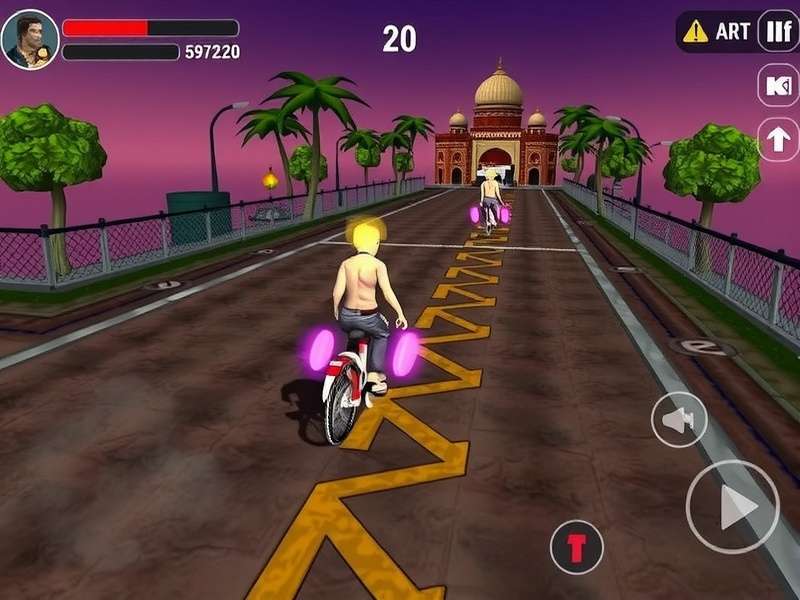Hit the upward arrow button
This screenshot has height=600, width=800.
[x=778, y=139]
